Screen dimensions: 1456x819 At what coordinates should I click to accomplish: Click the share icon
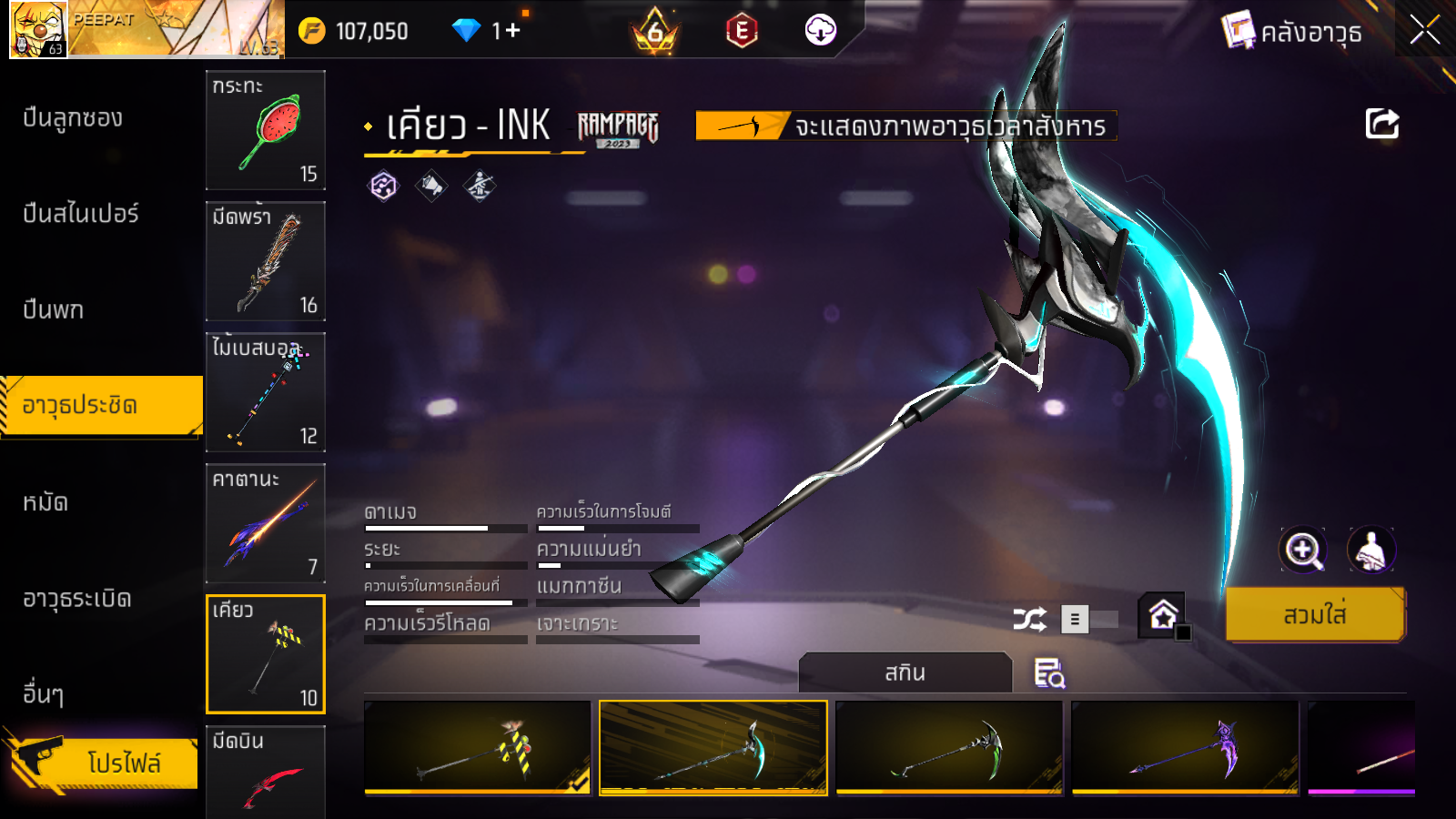click(x=1381, y=124)
